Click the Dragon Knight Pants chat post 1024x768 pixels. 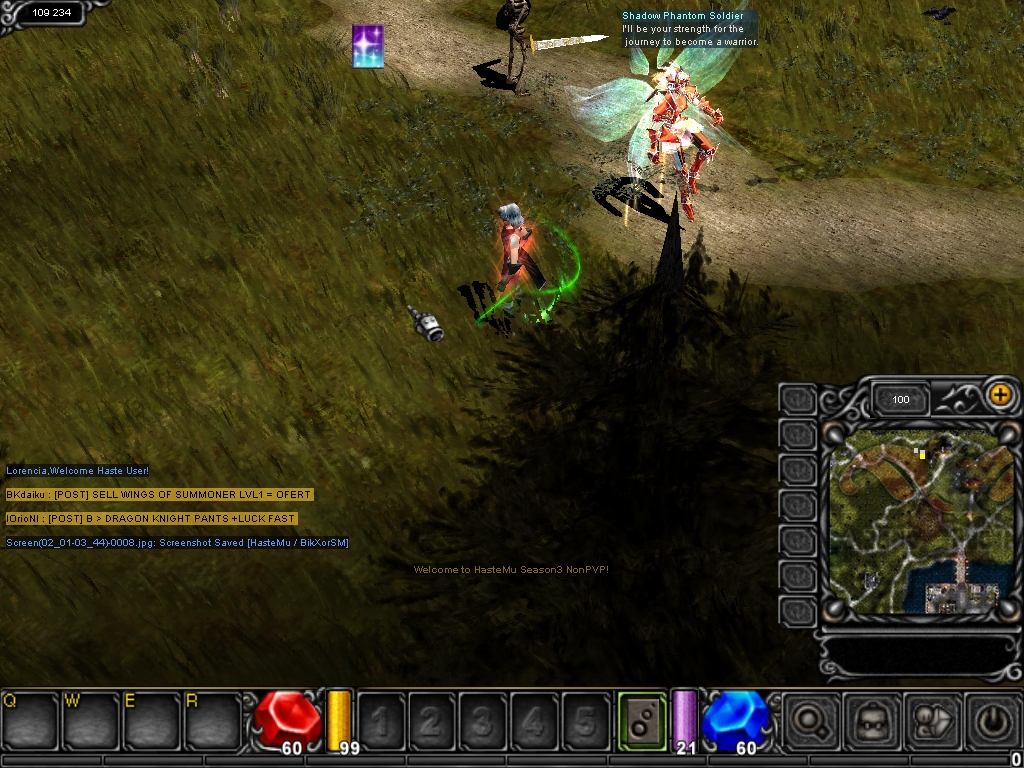pyautogui.click(x=151, y=519)
